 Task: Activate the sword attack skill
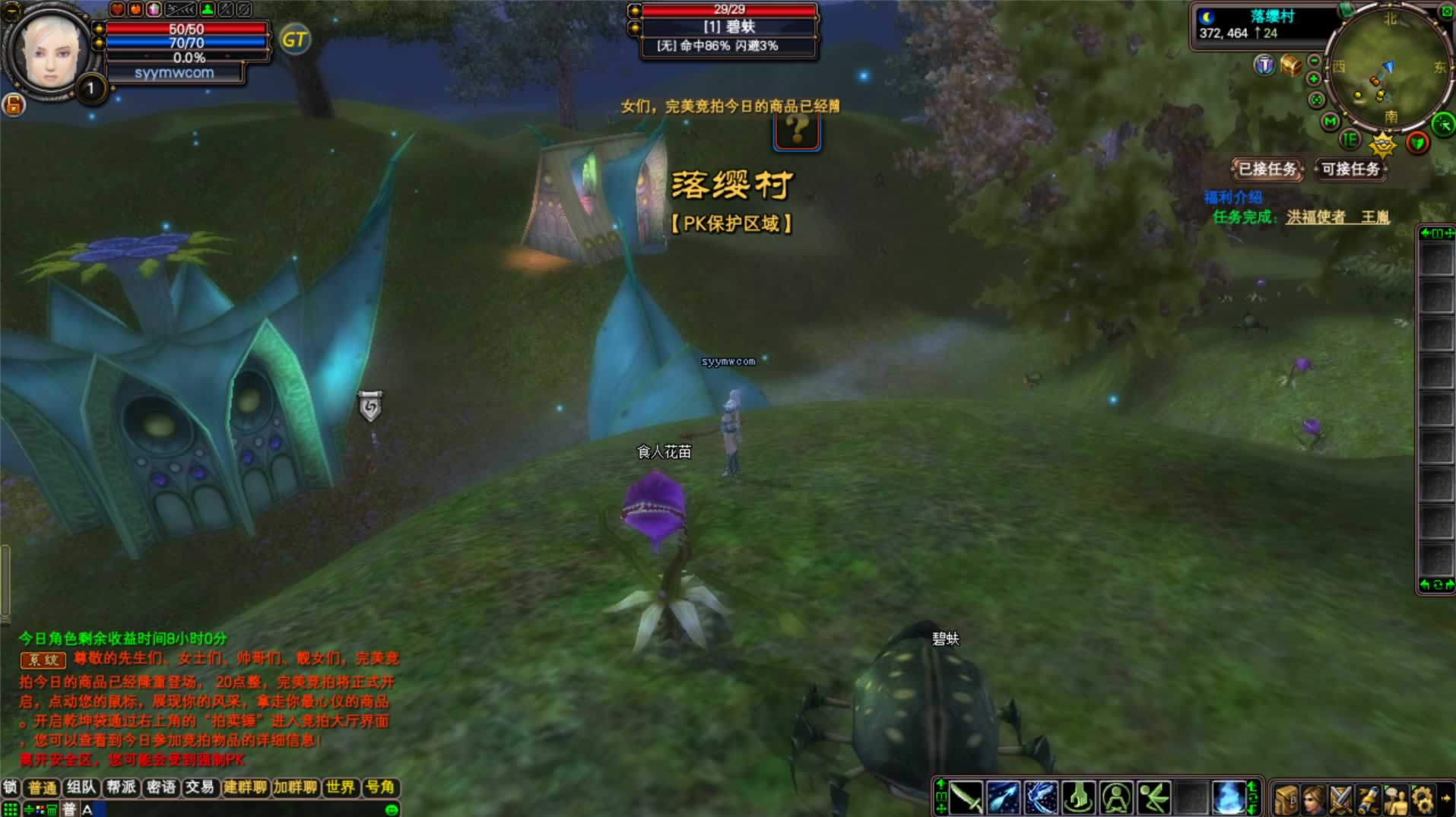point(966,798)
